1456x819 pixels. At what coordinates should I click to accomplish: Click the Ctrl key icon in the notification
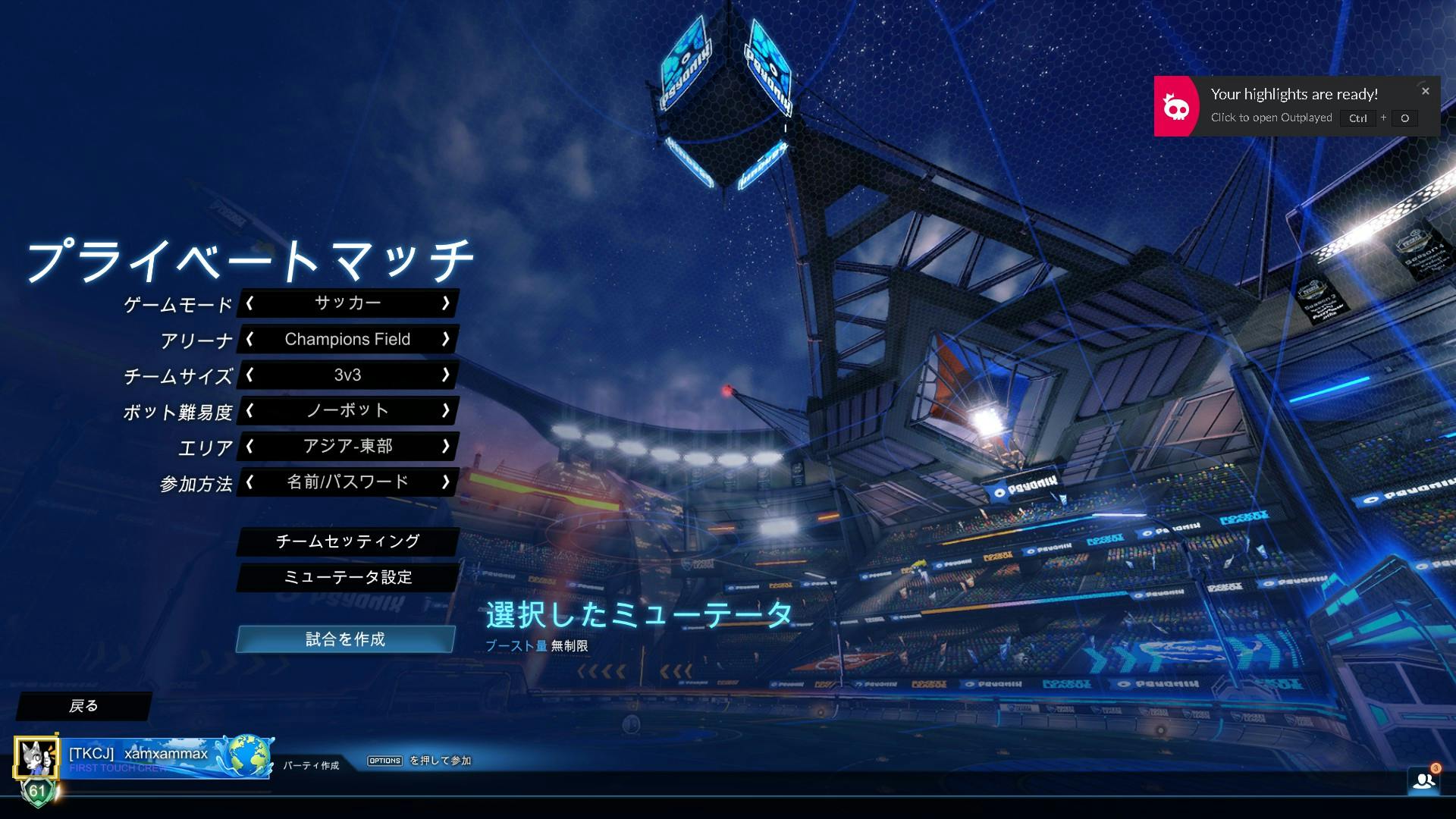point(1357,118)
